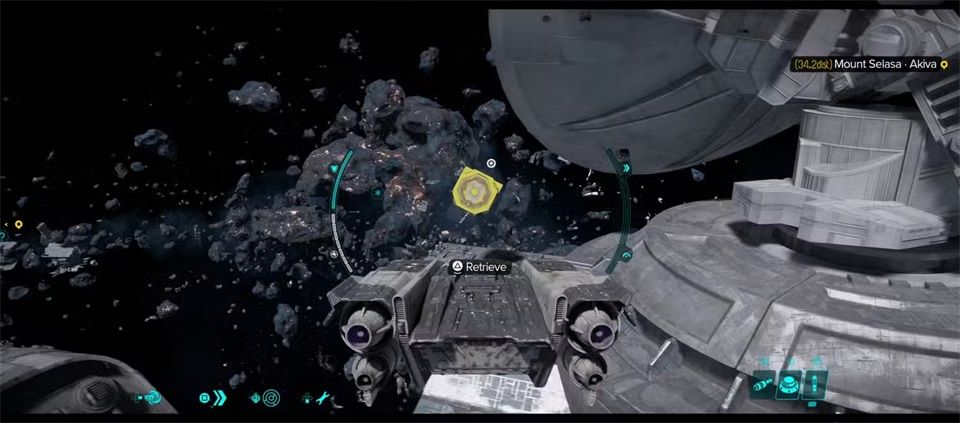Screen dimensions: 960x423
Task: Activate the double-chevron boost icon
Action: tap(219, 398)
